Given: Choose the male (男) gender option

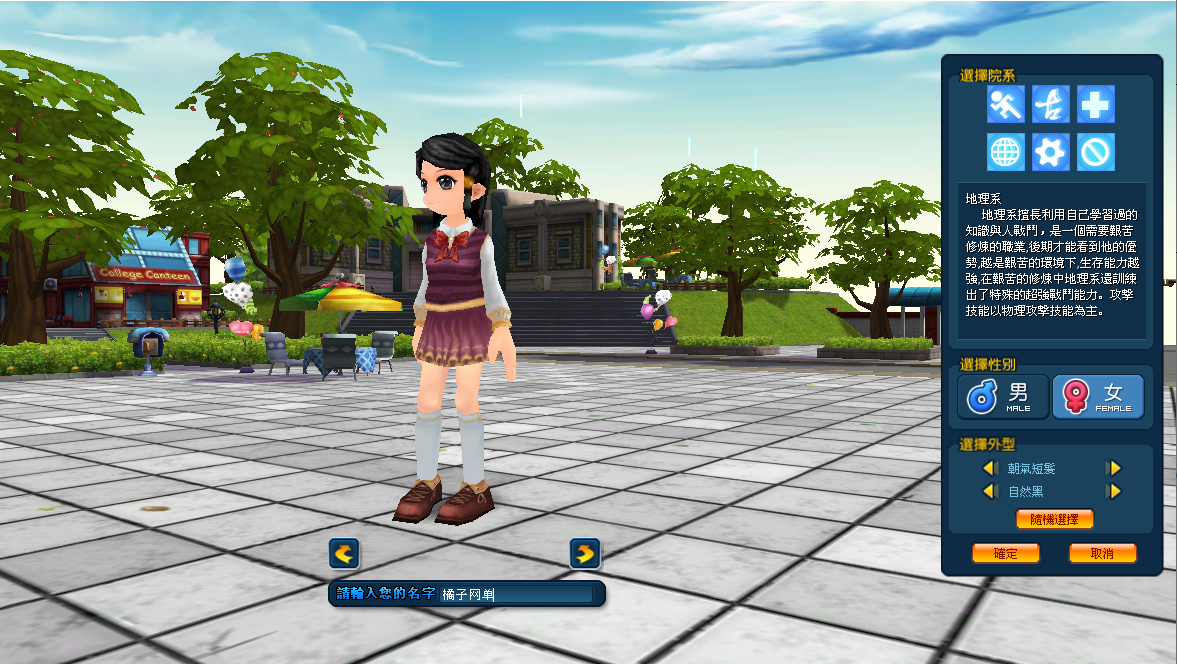Looking at the screenshot, I should tap(1003, 397).
